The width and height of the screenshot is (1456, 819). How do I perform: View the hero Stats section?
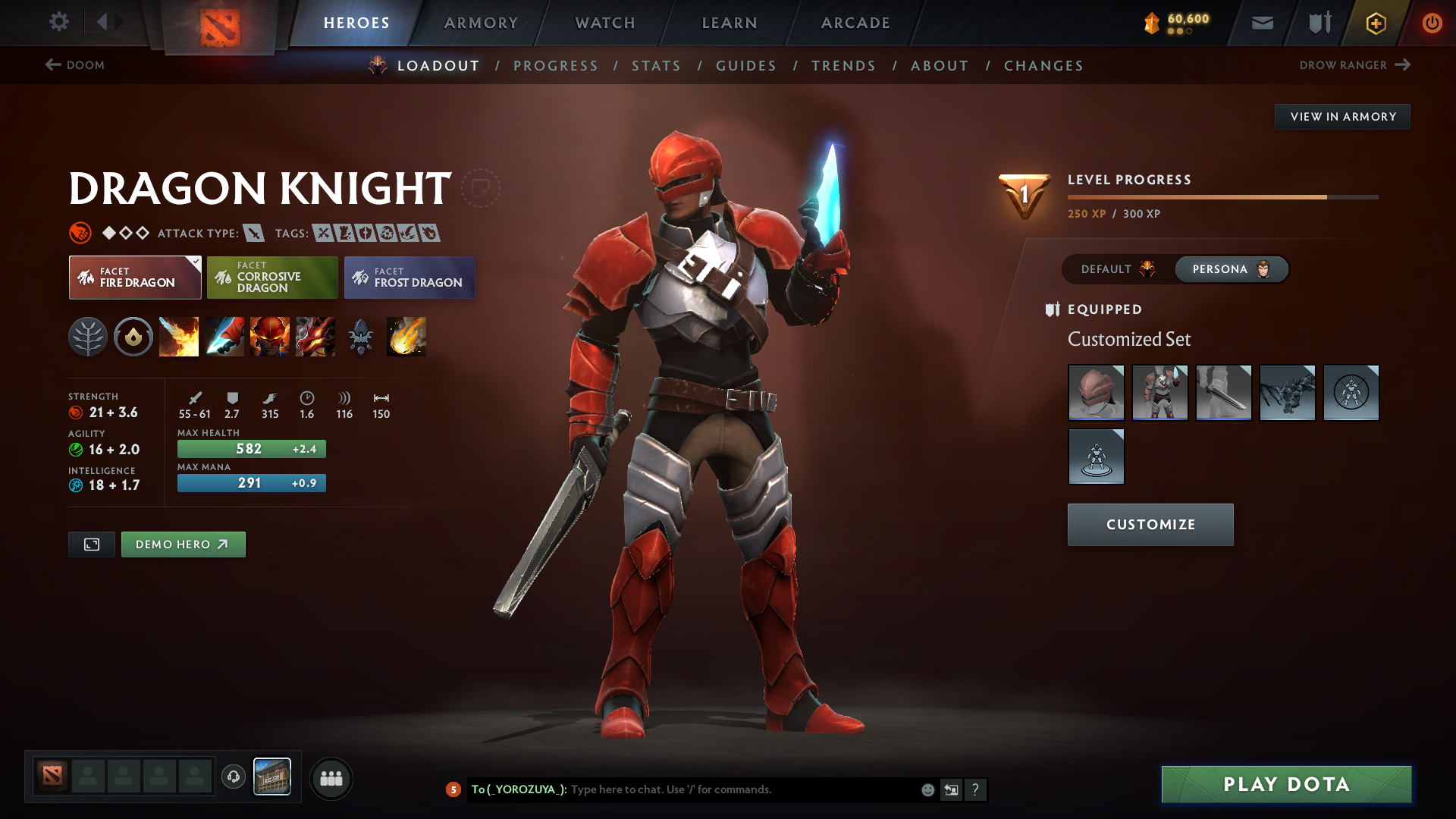click(x=657, y=66)
